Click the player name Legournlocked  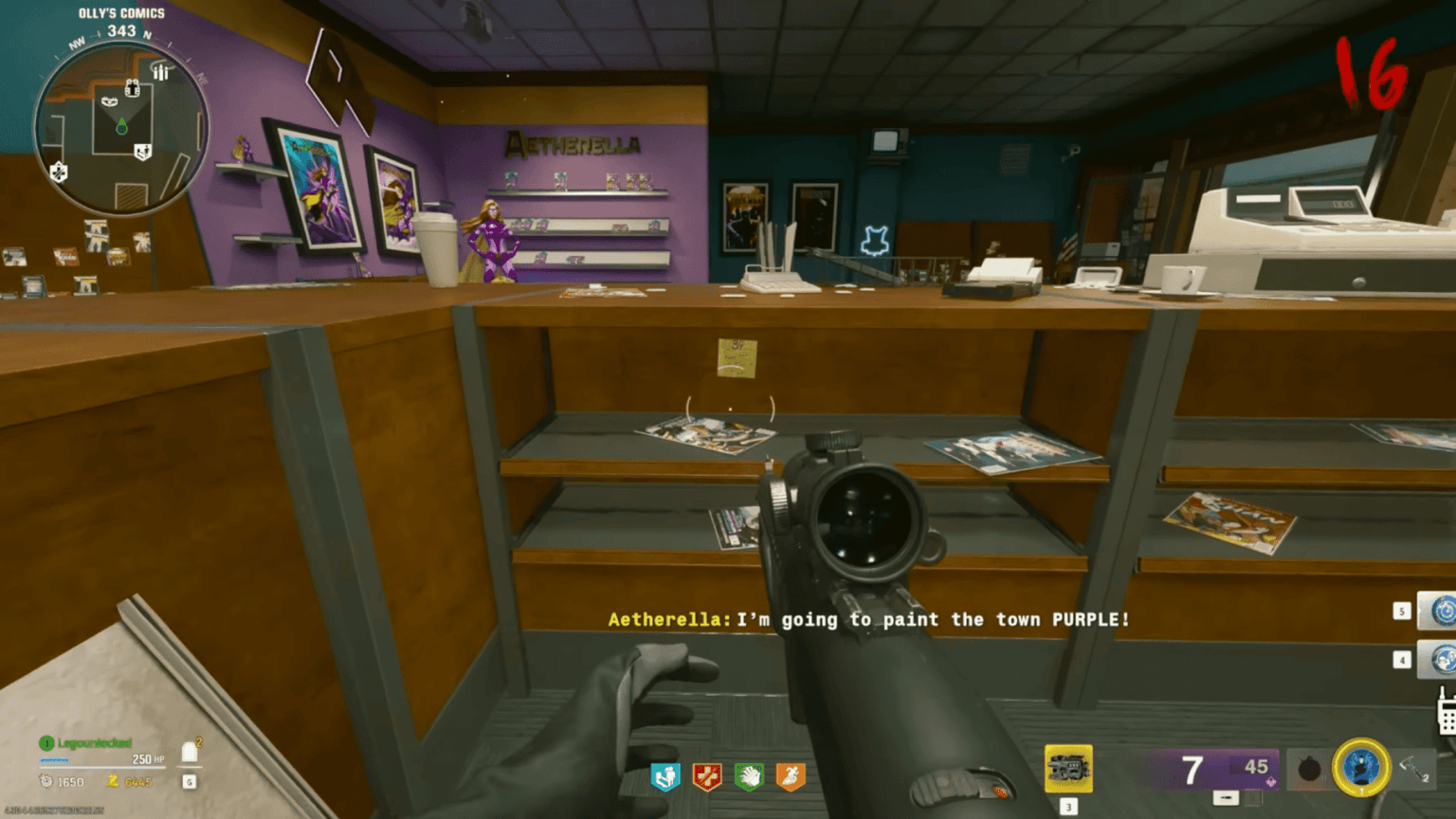pyautogui.click(x=95, y=742)
